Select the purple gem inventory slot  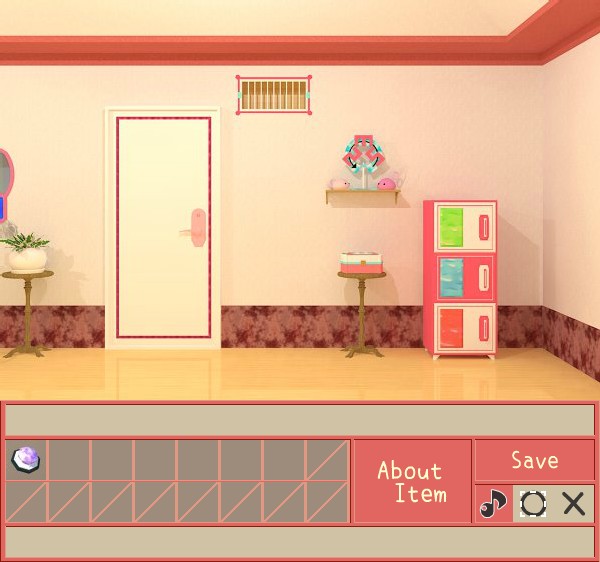tap(26, 460)
